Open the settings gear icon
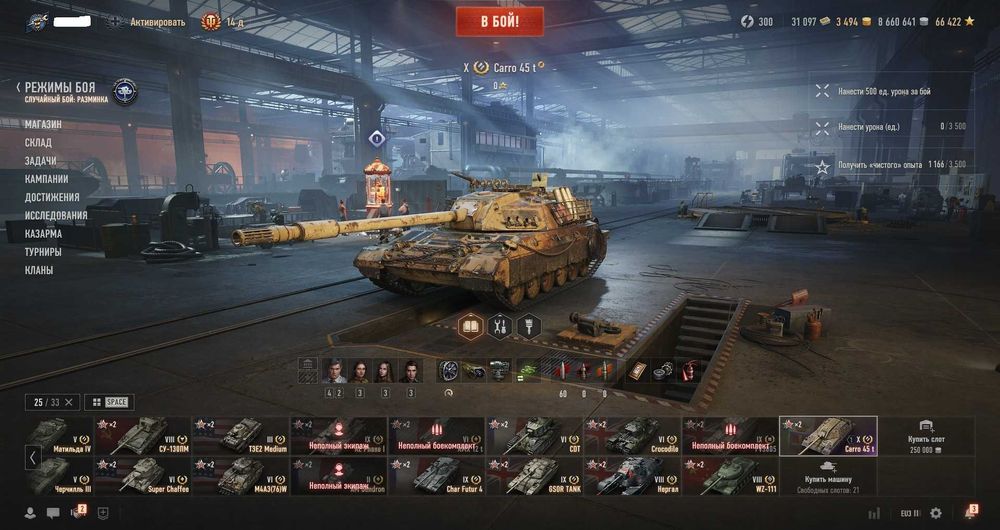 (x=936, y=513)
